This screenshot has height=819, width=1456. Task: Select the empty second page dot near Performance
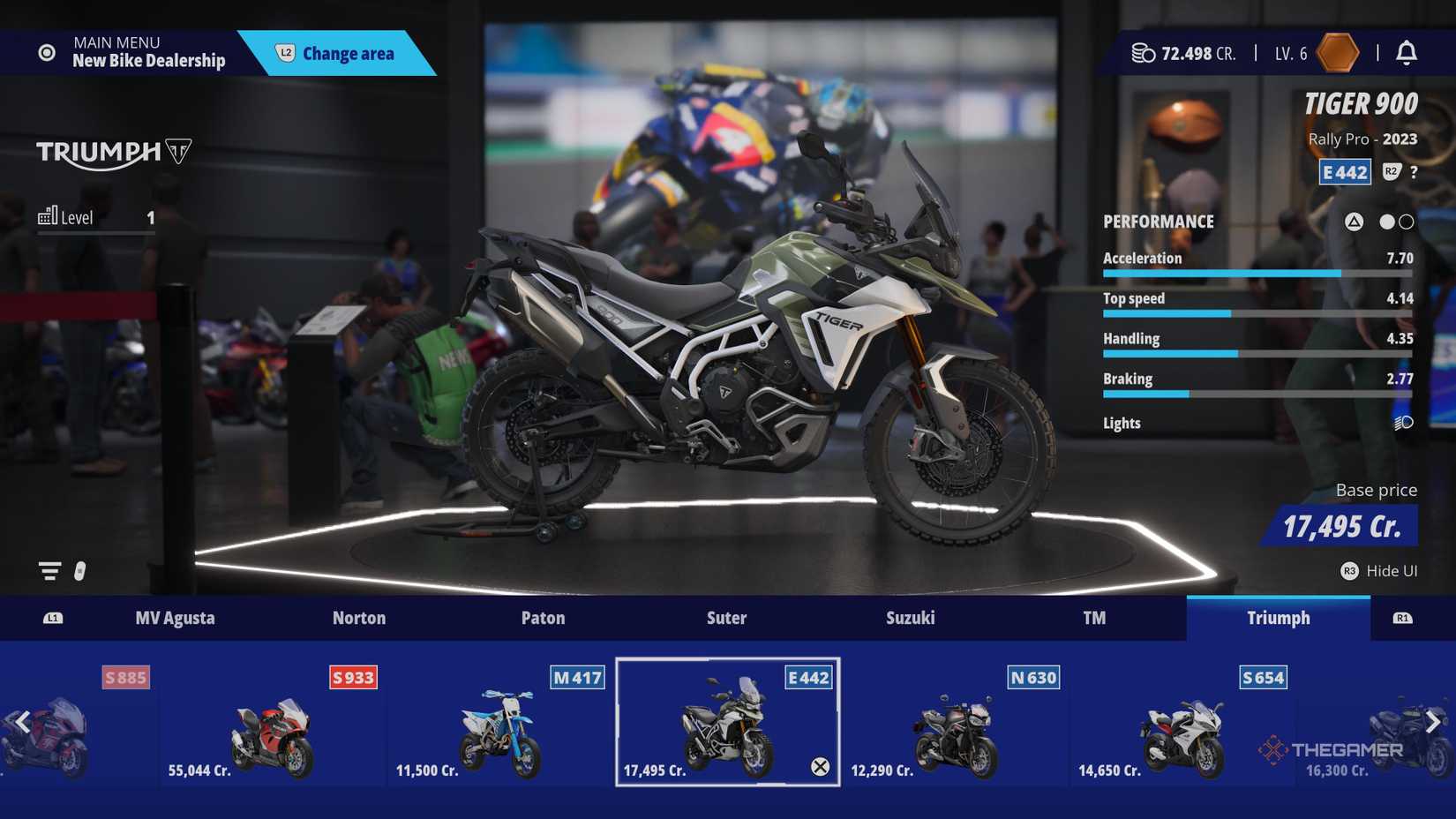coord(1405,222)
